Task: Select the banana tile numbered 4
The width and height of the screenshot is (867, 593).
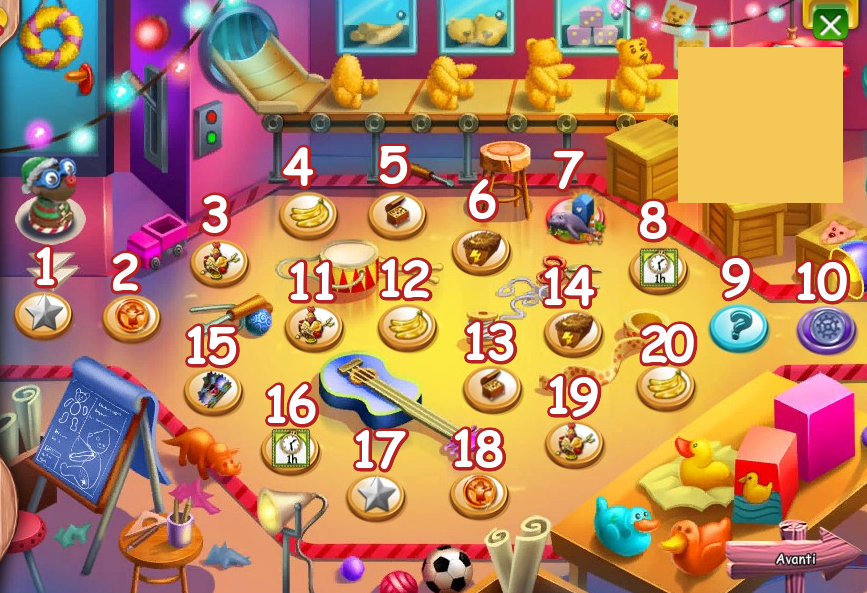Action: coord(308,214)
